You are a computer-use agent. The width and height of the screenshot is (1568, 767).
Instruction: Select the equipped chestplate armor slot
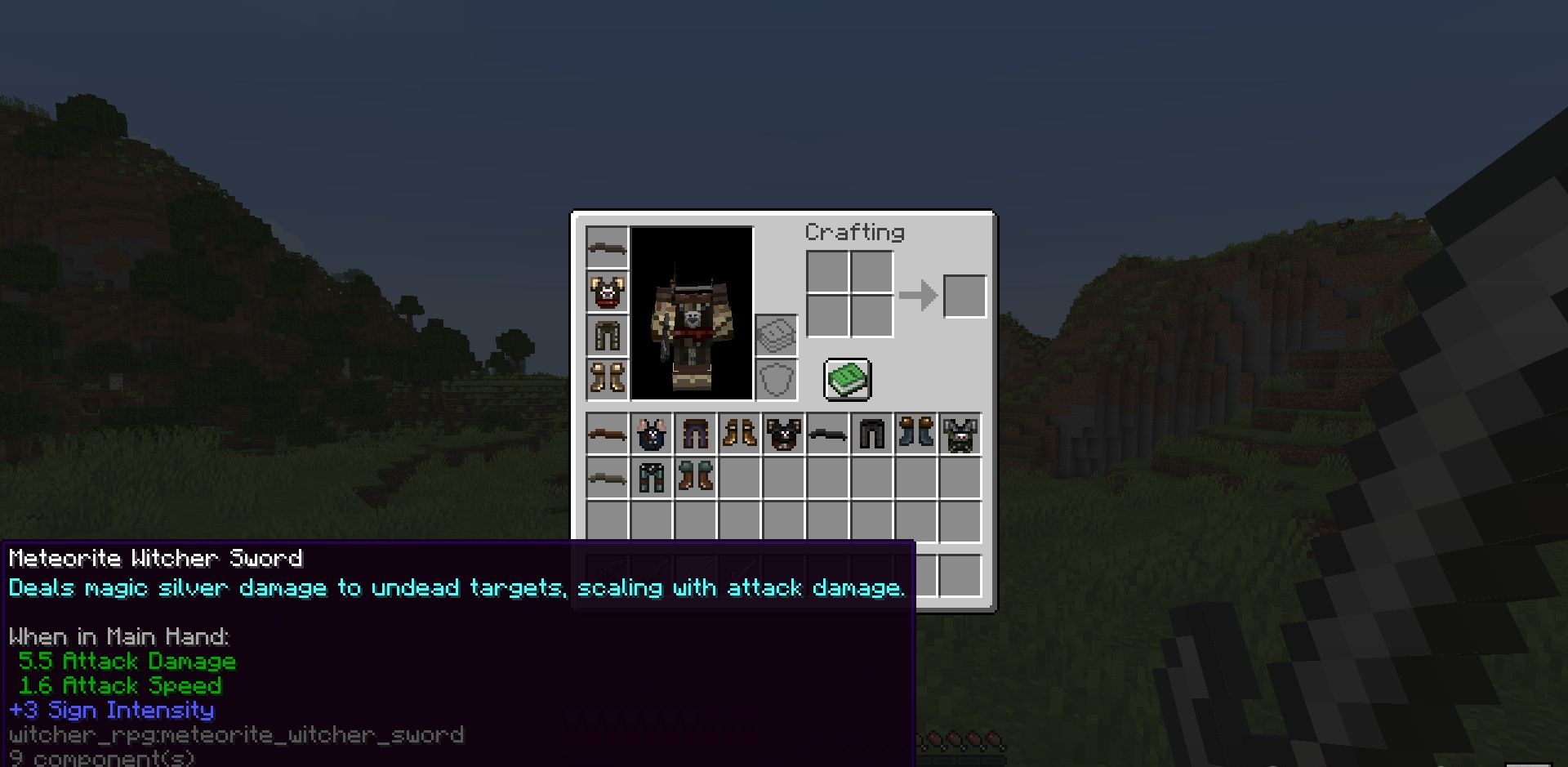coord(608,292)
